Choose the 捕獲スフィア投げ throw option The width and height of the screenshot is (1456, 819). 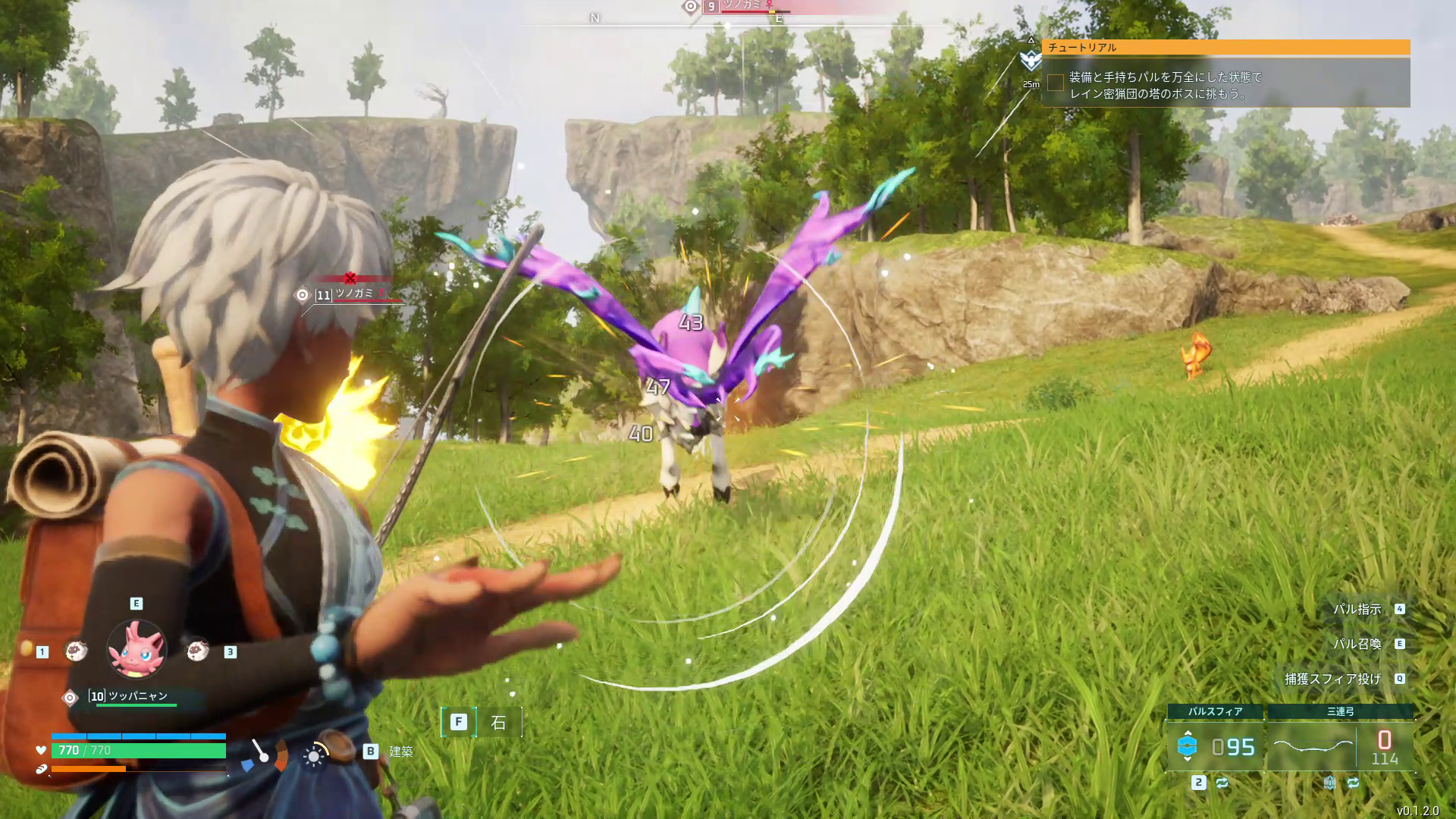pos(1333,679)
